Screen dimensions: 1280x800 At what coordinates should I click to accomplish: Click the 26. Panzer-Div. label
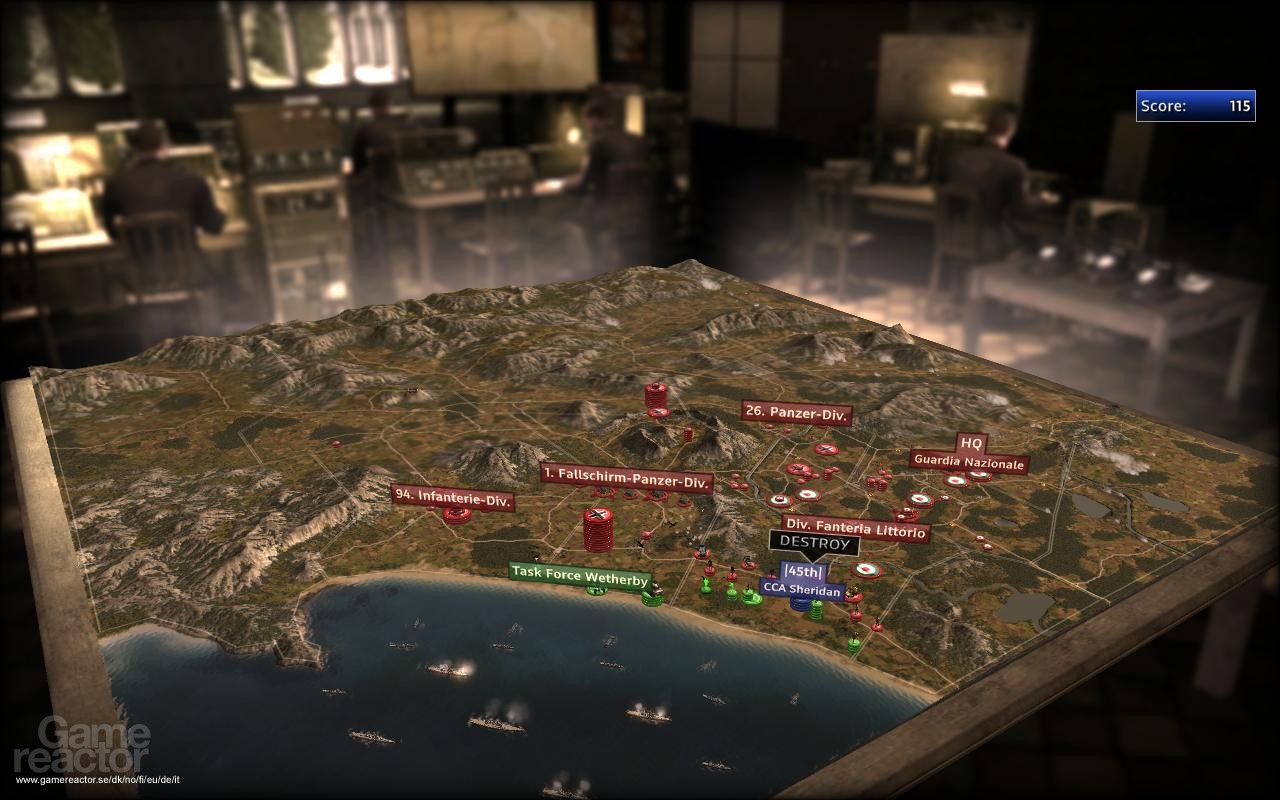(x=796, y=413)
